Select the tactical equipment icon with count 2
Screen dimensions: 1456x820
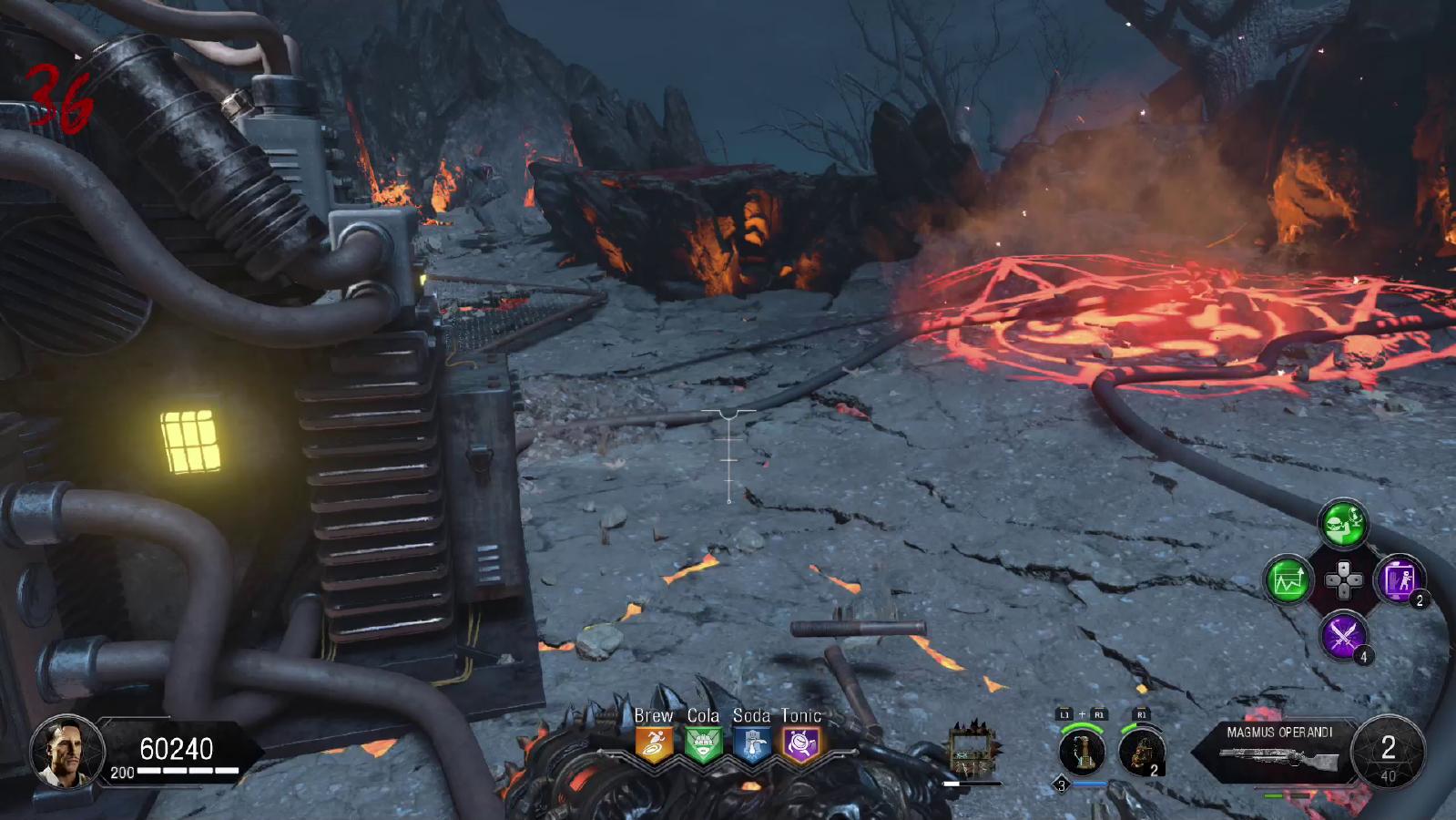click(x=1140, y=753)
